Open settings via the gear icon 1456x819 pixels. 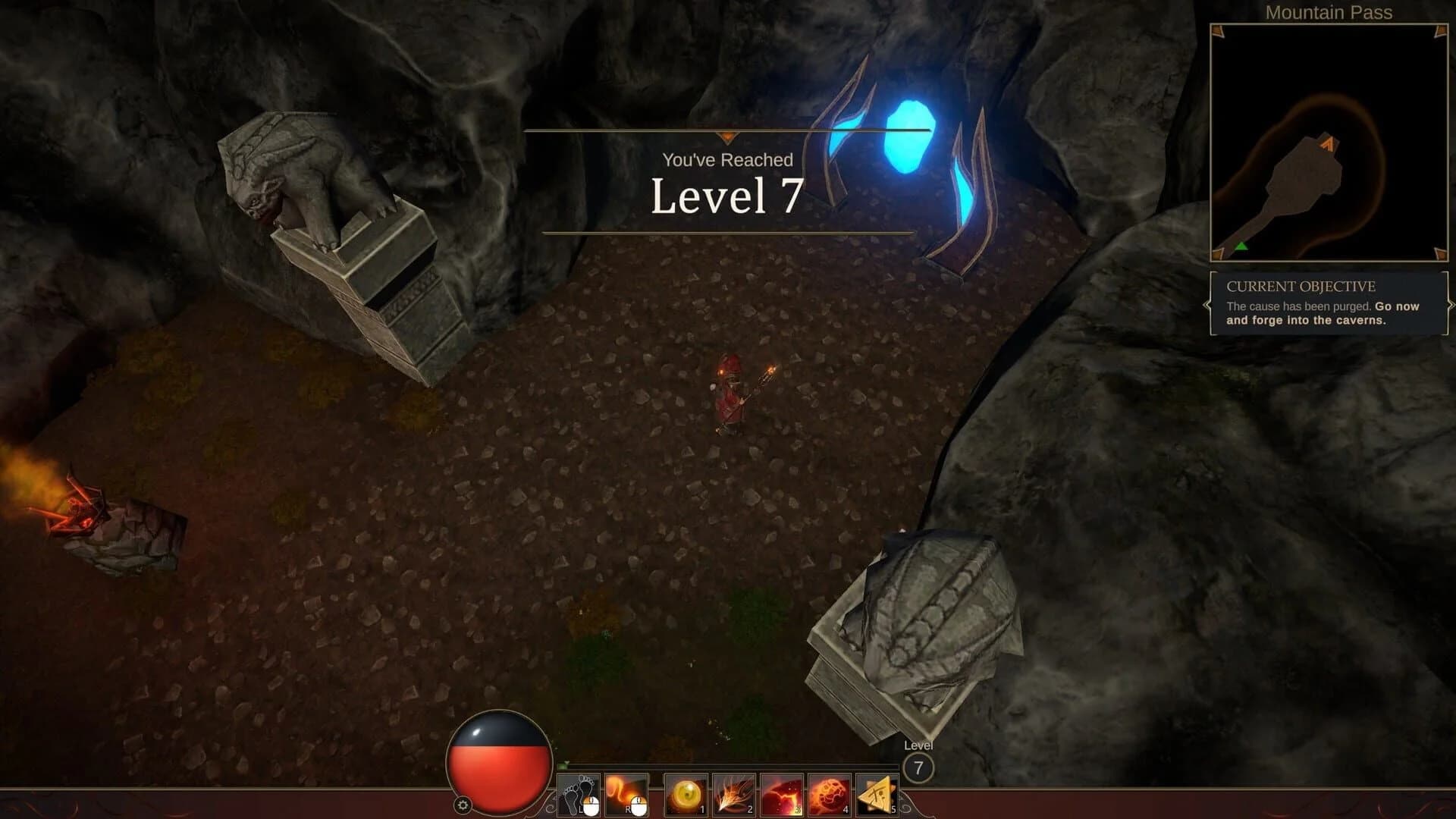[463, 804]
